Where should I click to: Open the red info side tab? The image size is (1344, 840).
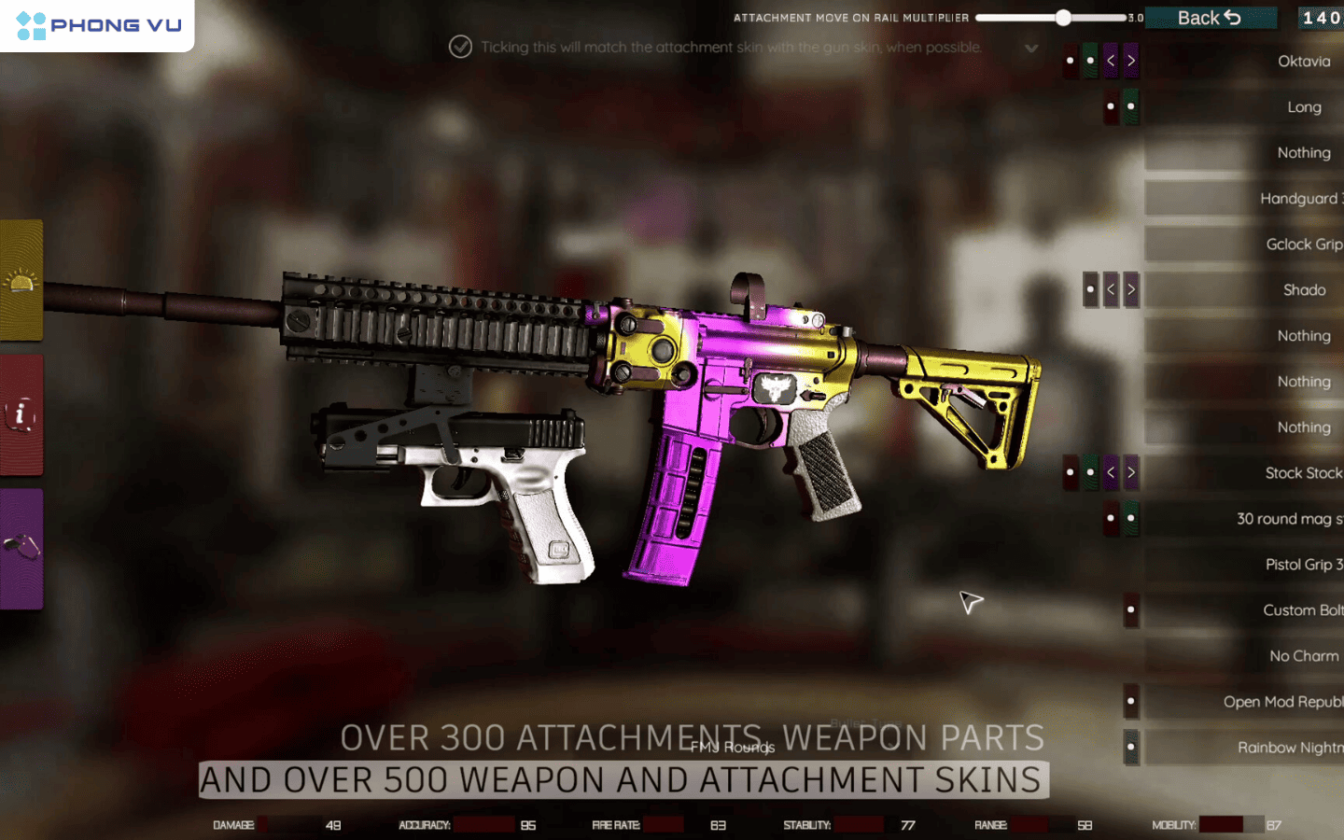click(21, 415)
